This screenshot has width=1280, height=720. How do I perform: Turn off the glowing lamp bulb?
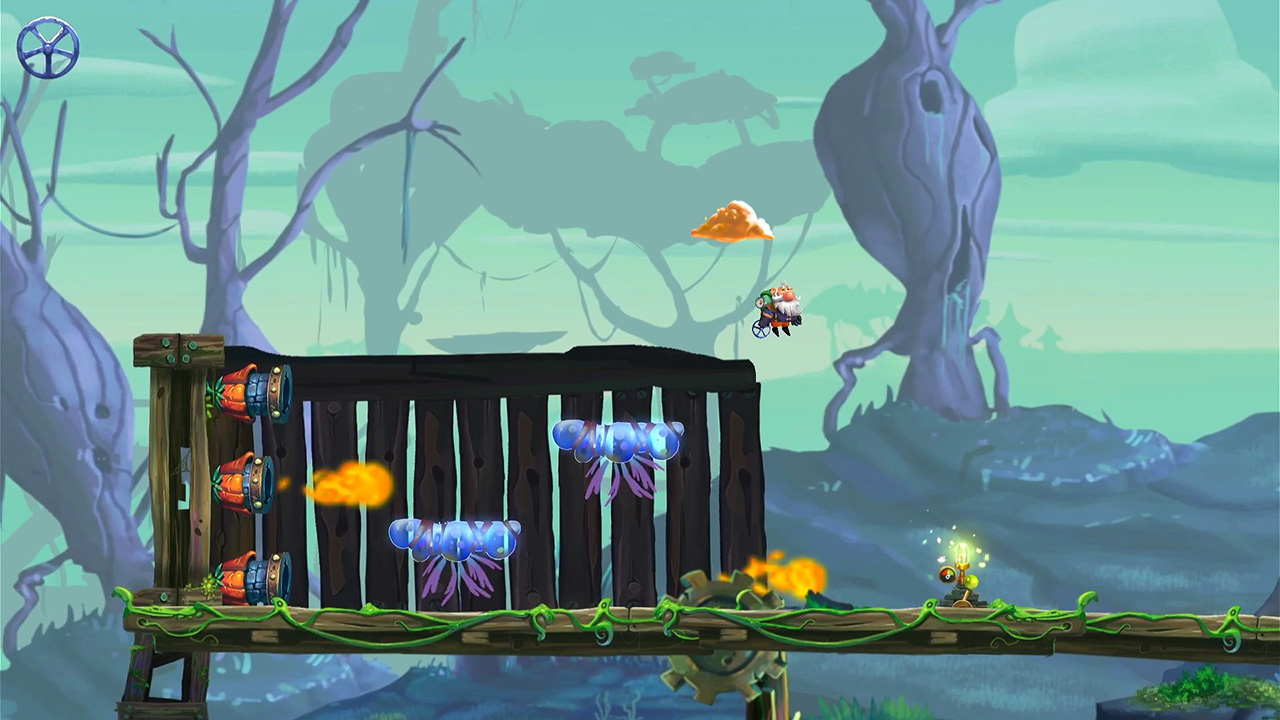962,553
